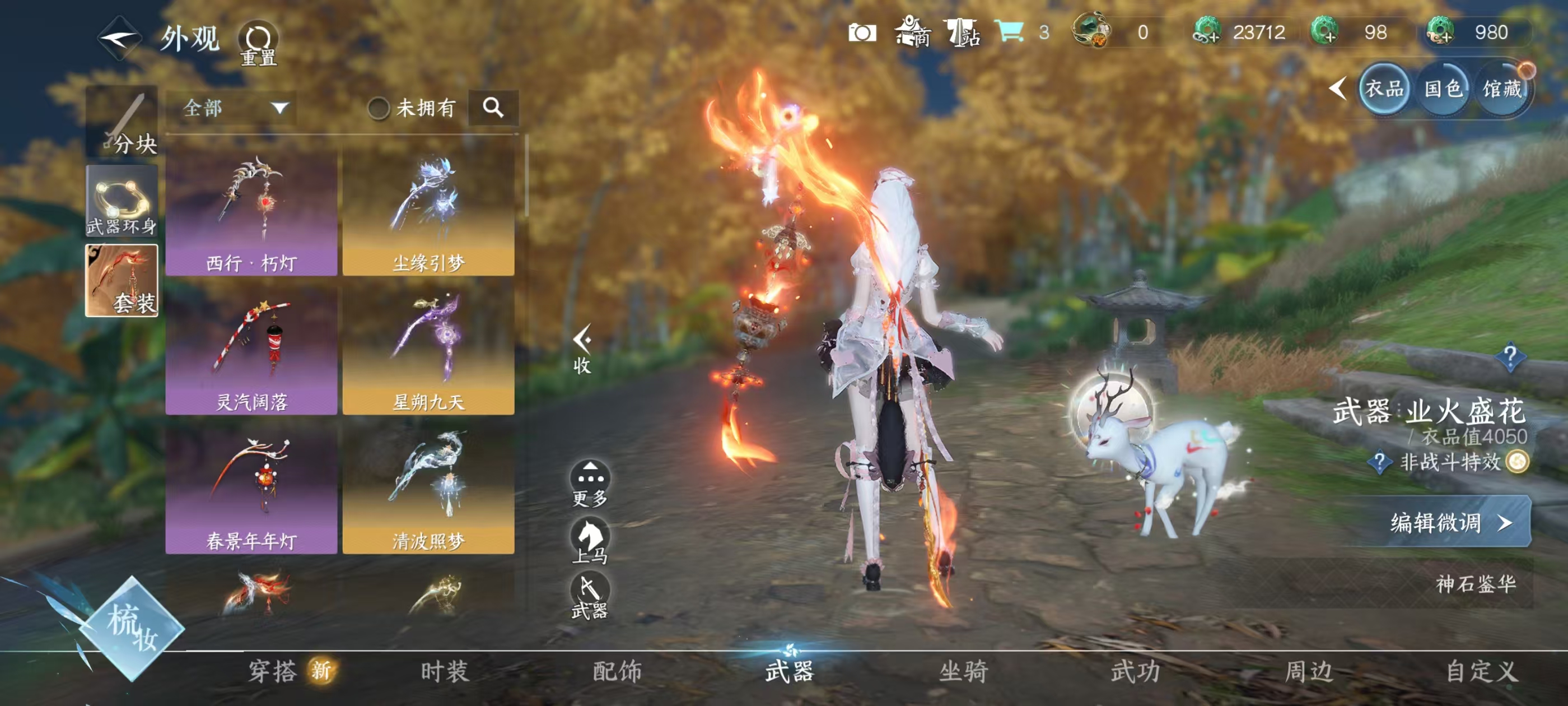This screenshot has width=1568, height=706.
Task: Choose the 星朔九天 weapon skin
Action: [428, 351]
